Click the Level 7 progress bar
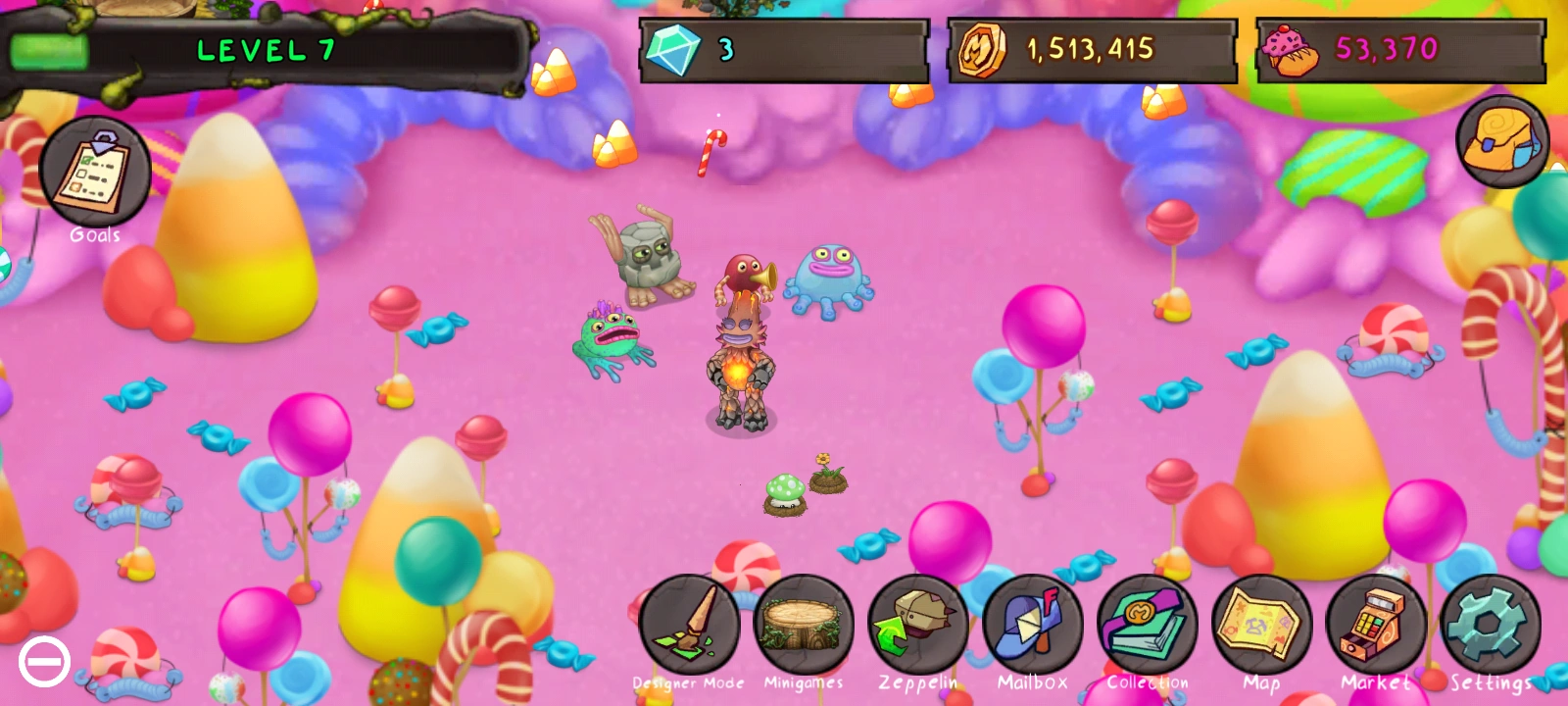The image size is (1568, 706). 265,51
